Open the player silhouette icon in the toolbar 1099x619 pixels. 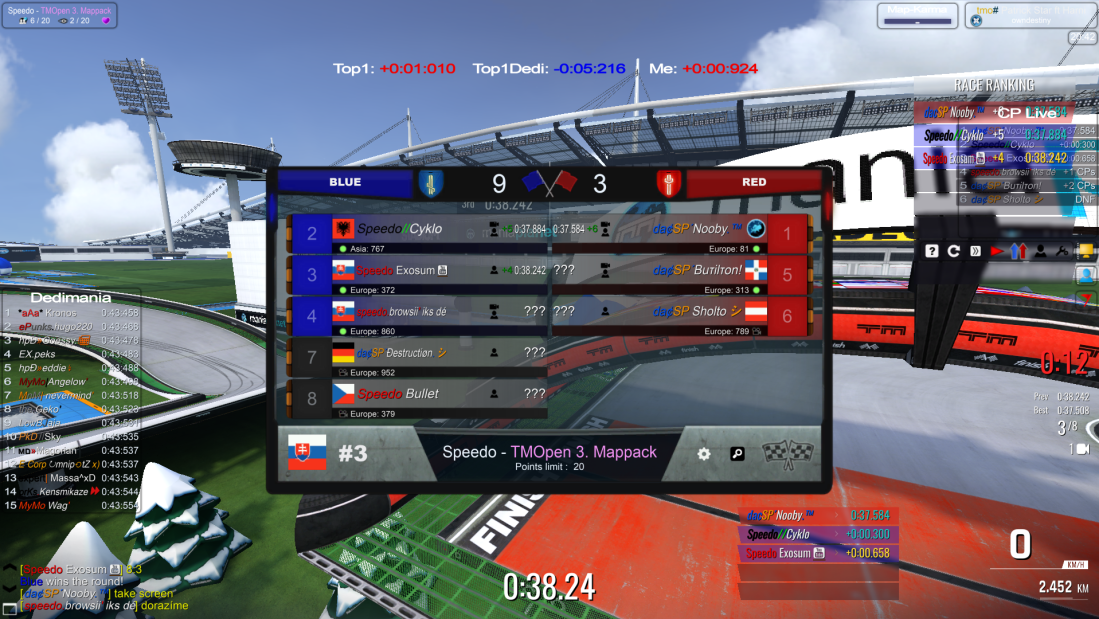click(1041, 251)
